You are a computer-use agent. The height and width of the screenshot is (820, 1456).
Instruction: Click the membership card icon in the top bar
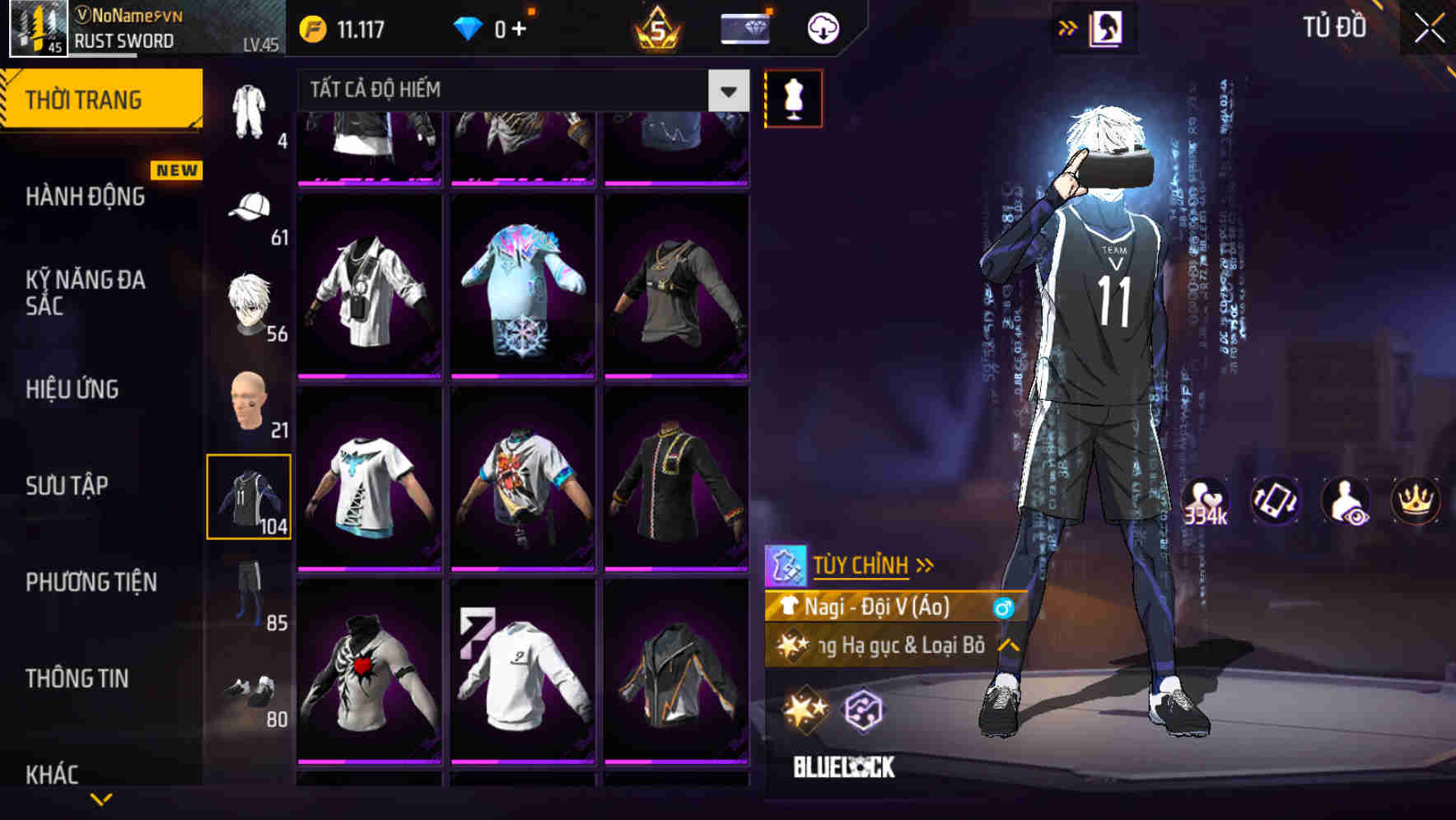point(744,27)
